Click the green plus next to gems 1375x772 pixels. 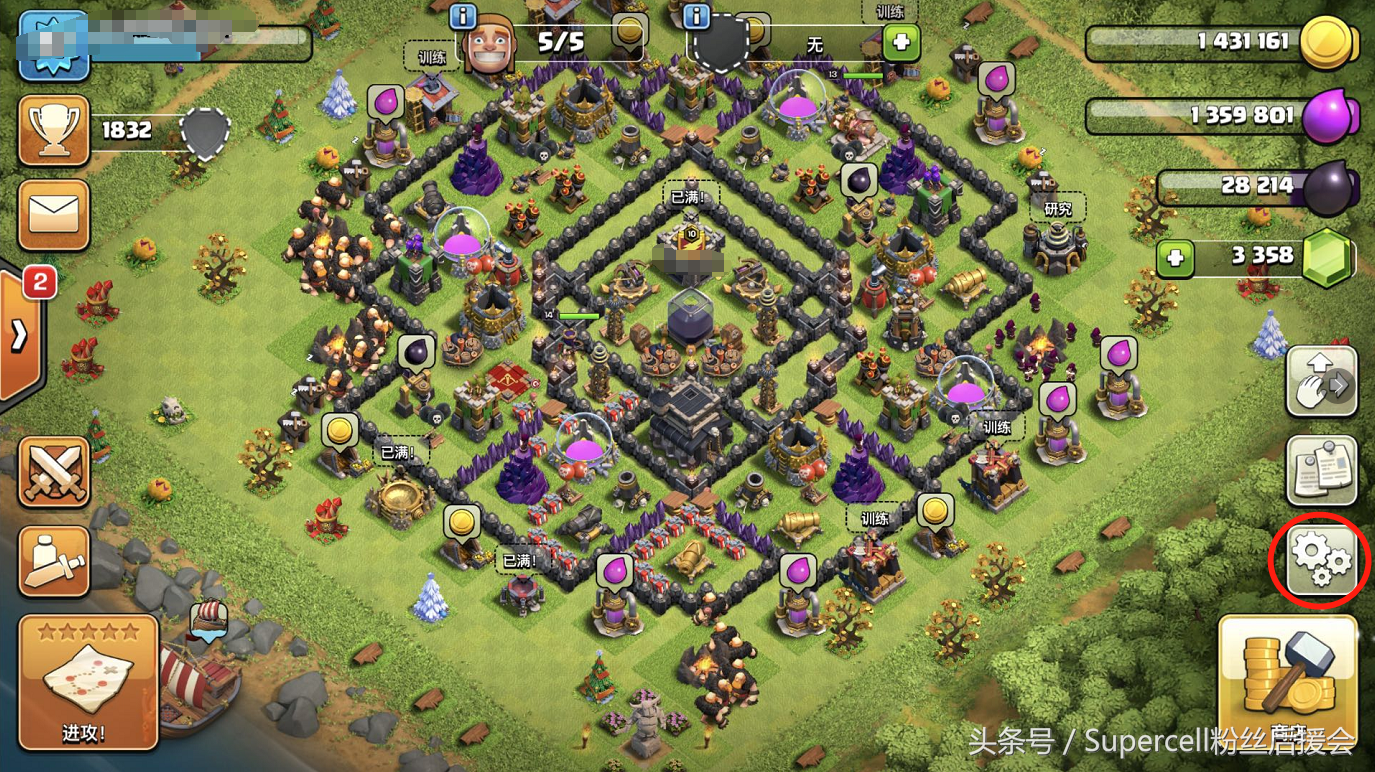click(1176, 258)
